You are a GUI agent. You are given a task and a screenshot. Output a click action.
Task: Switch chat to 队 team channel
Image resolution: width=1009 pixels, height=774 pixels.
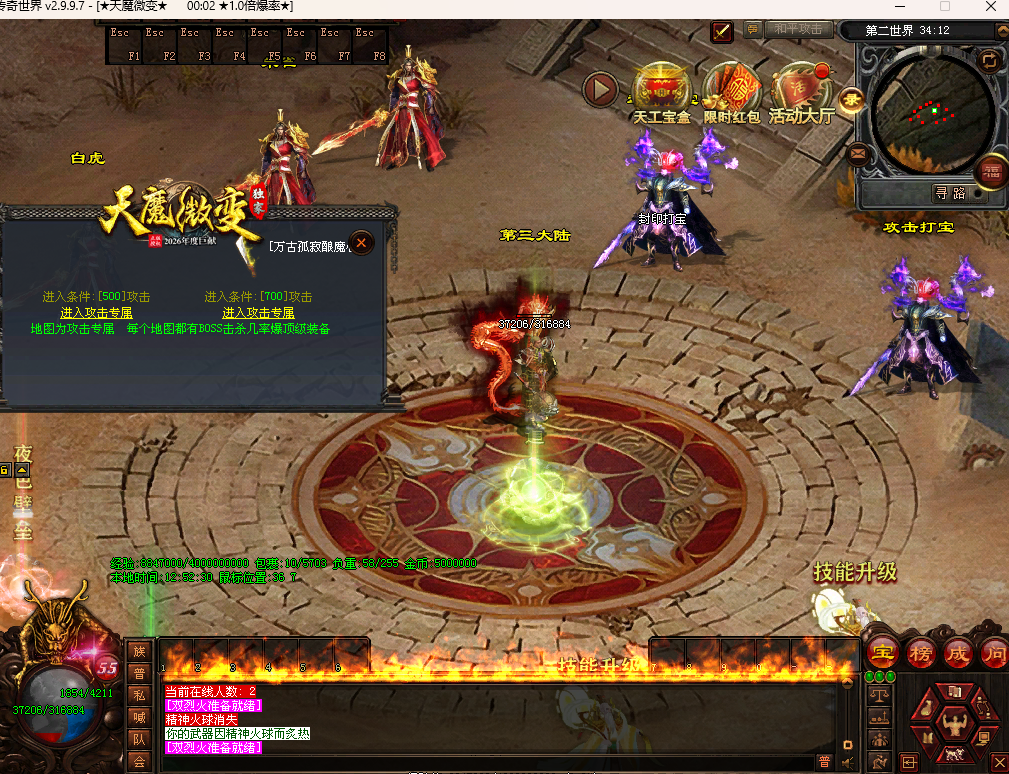(x=139, y=739)
